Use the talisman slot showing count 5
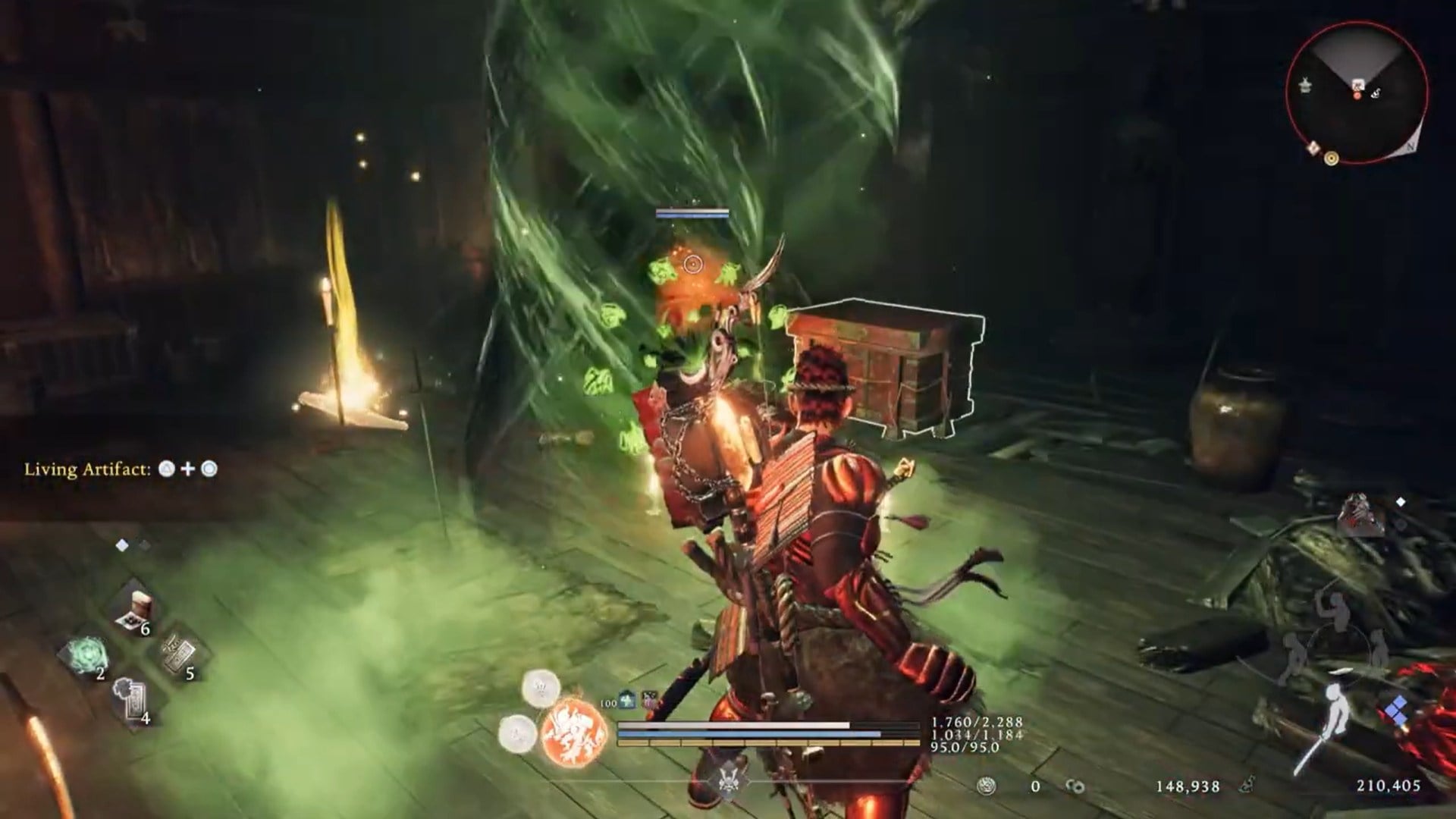1456x819 pixels. click(179, 654)
